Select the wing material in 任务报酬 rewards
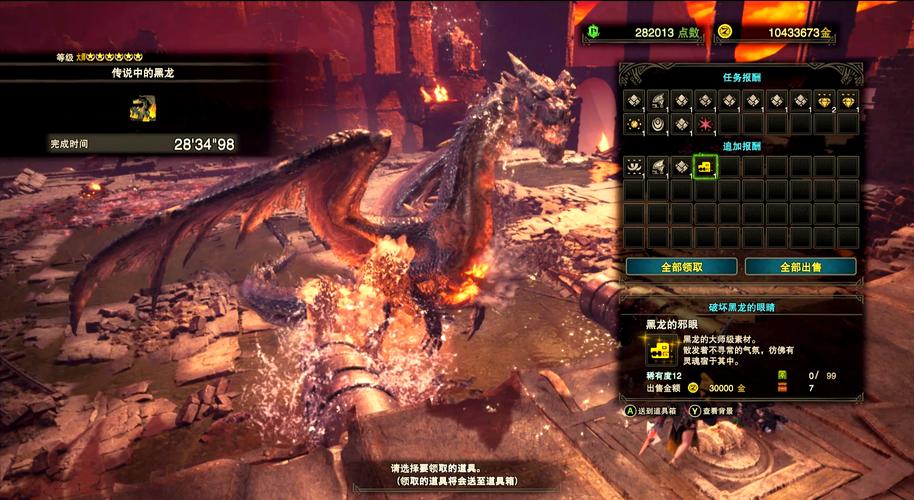The height and width of the screenshot is (500, 914). tap(657, 100)
